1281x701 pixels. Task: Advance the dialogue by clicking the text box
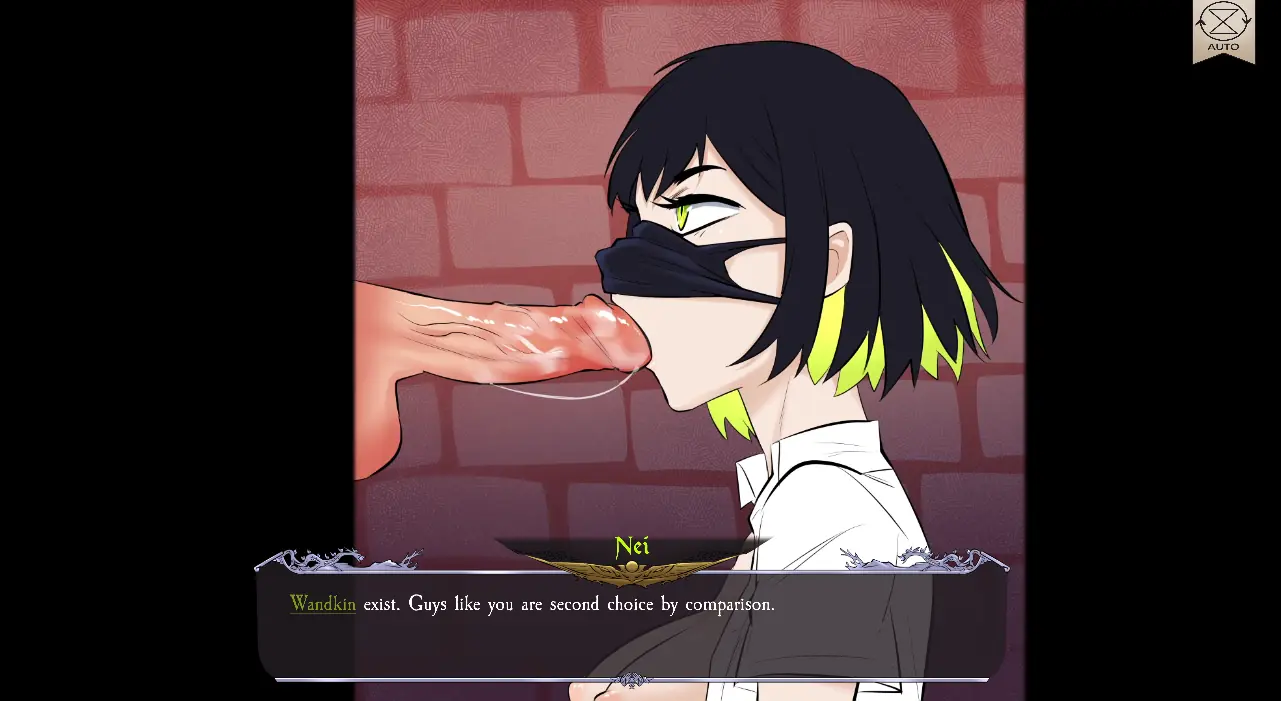(x=630, y=640)
